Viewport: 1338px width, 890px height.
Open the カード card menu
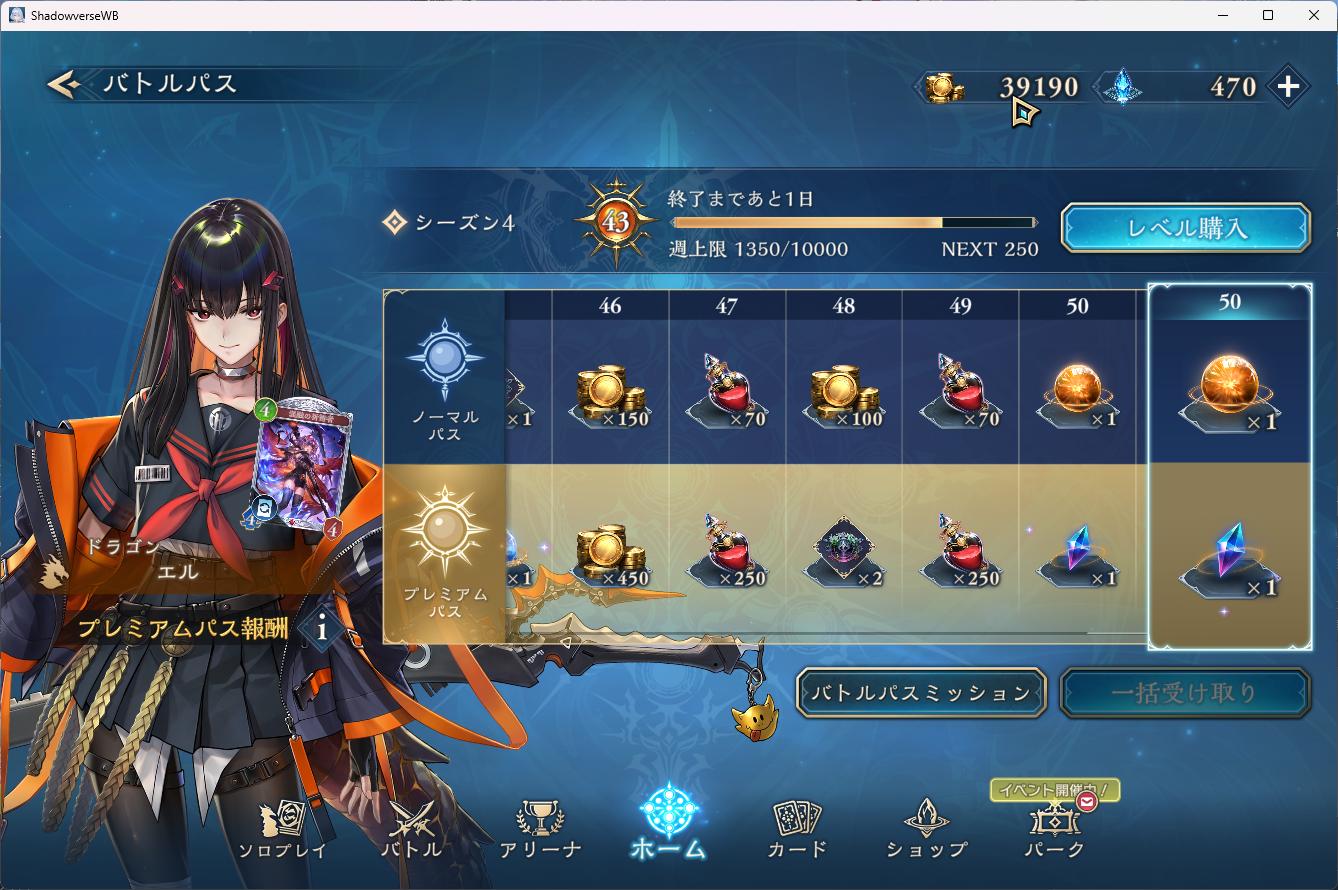[797, 829]
